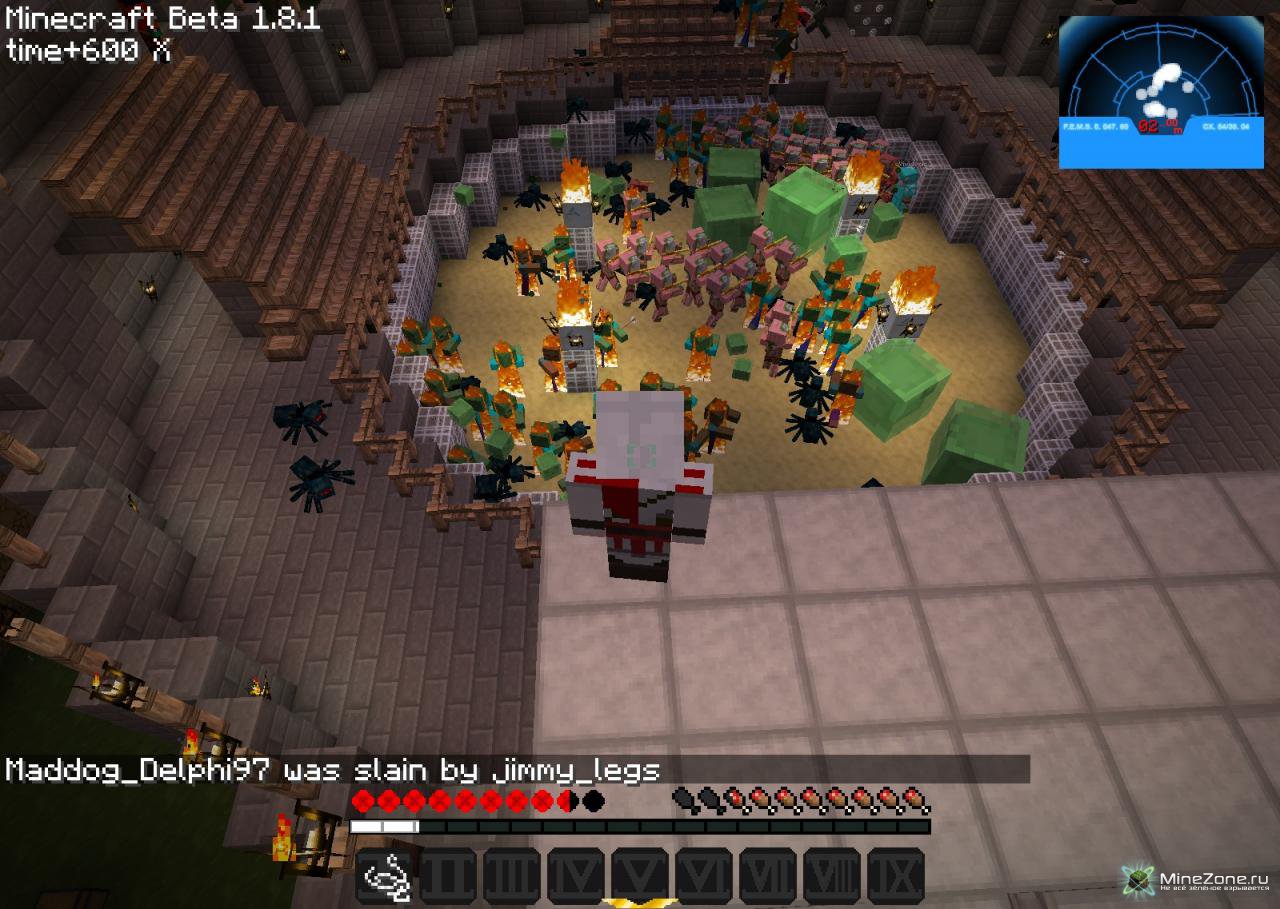Select hotbar slot II
Viewport: 1280px width, 909px height.
click(x=451, y=875)
